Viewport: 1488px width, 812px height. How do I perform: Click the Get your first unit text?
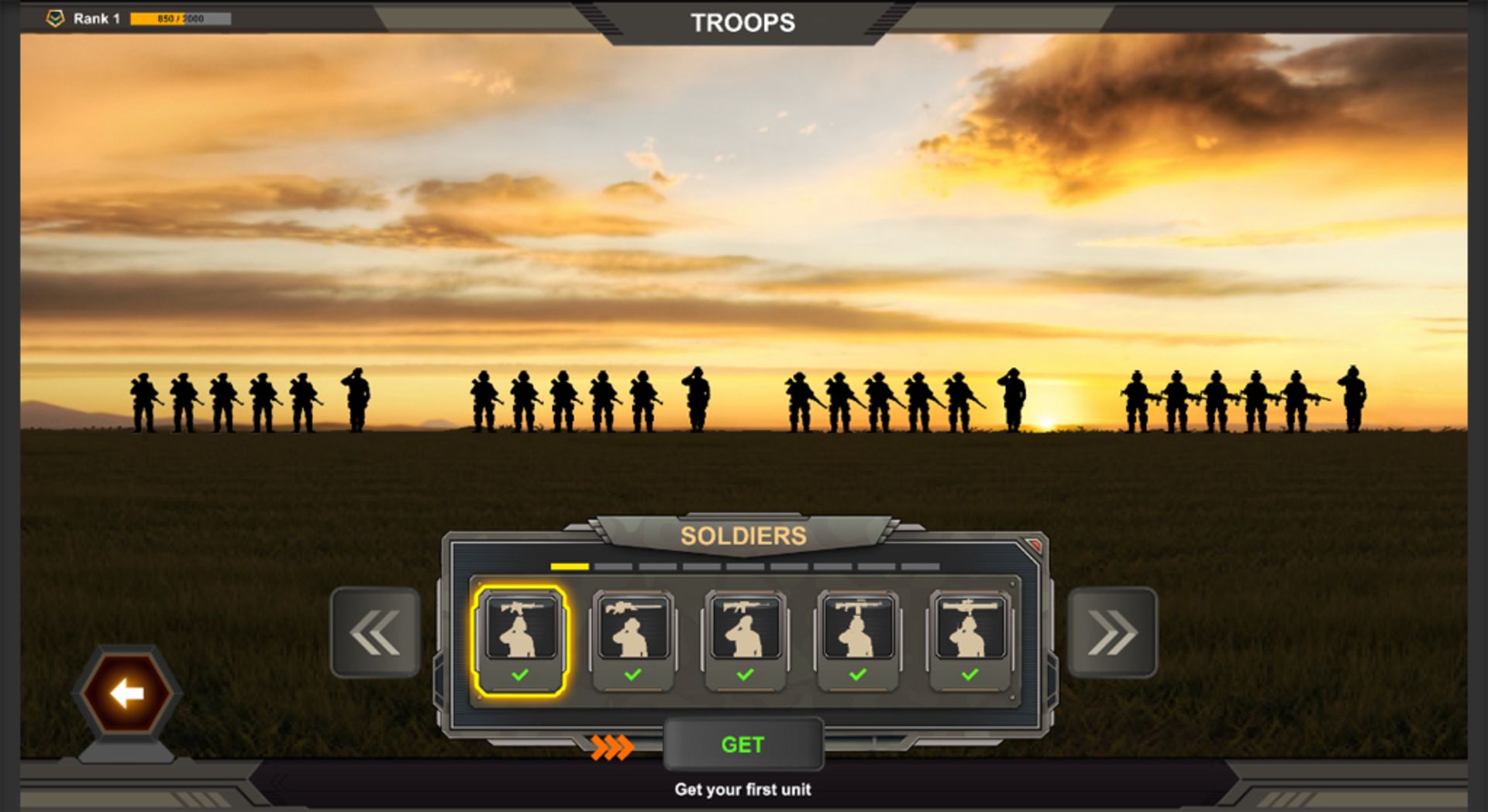point(742,790)
